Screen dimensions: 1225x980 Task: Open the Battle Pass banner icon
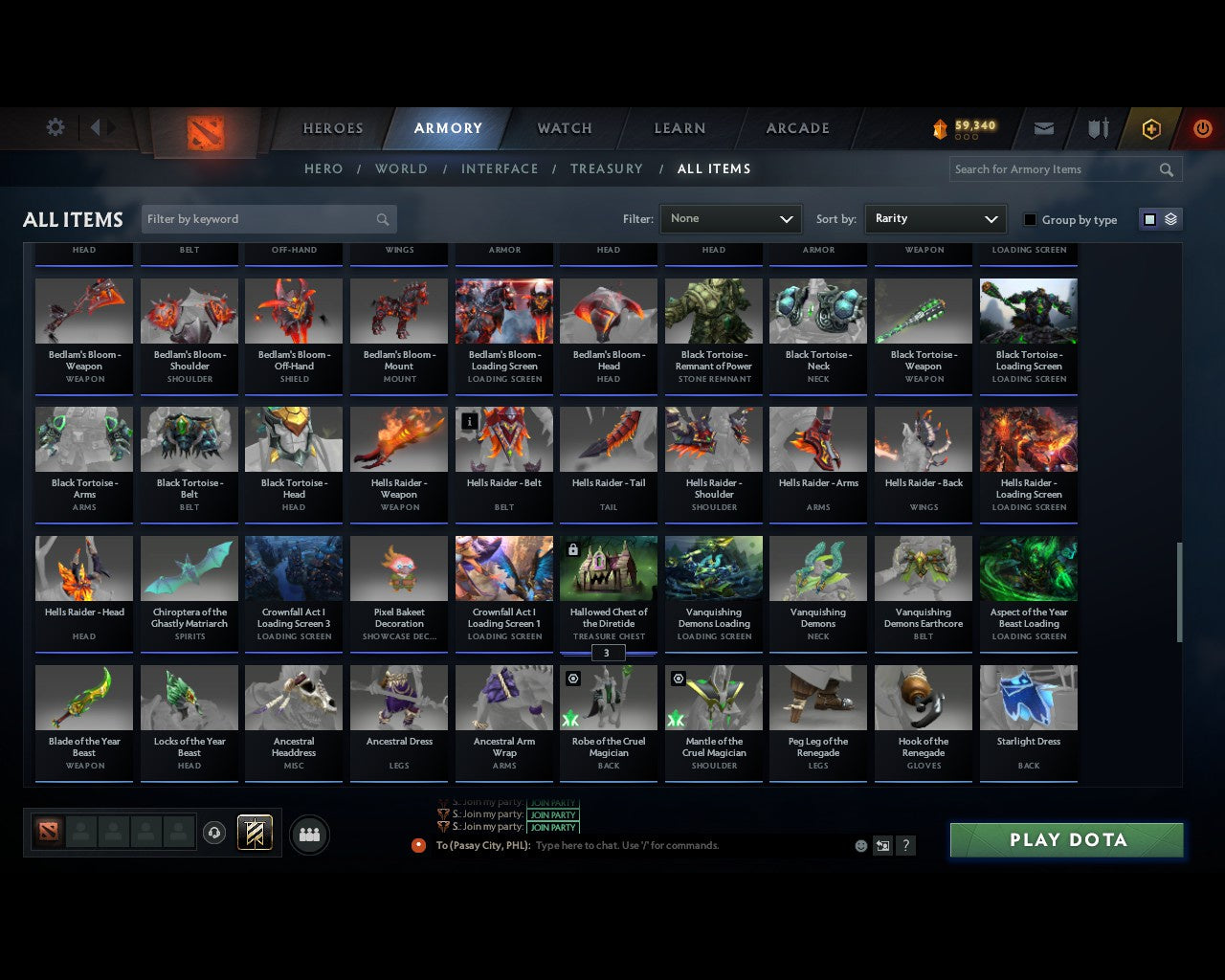tap(254, 833)
